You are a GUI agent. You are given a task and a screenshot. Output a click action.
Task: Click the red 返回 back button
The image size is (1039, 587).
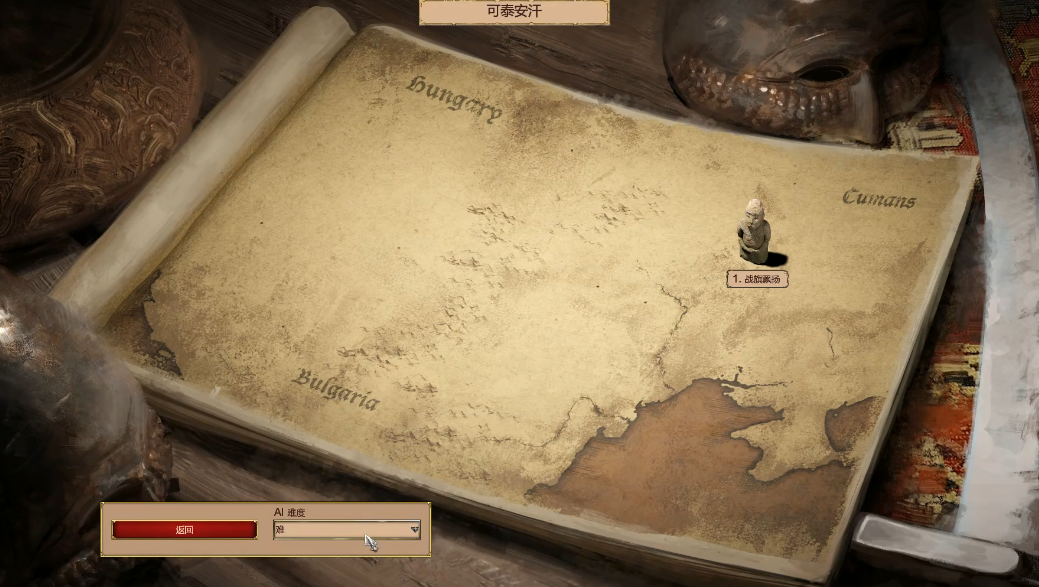click(184, 530)
